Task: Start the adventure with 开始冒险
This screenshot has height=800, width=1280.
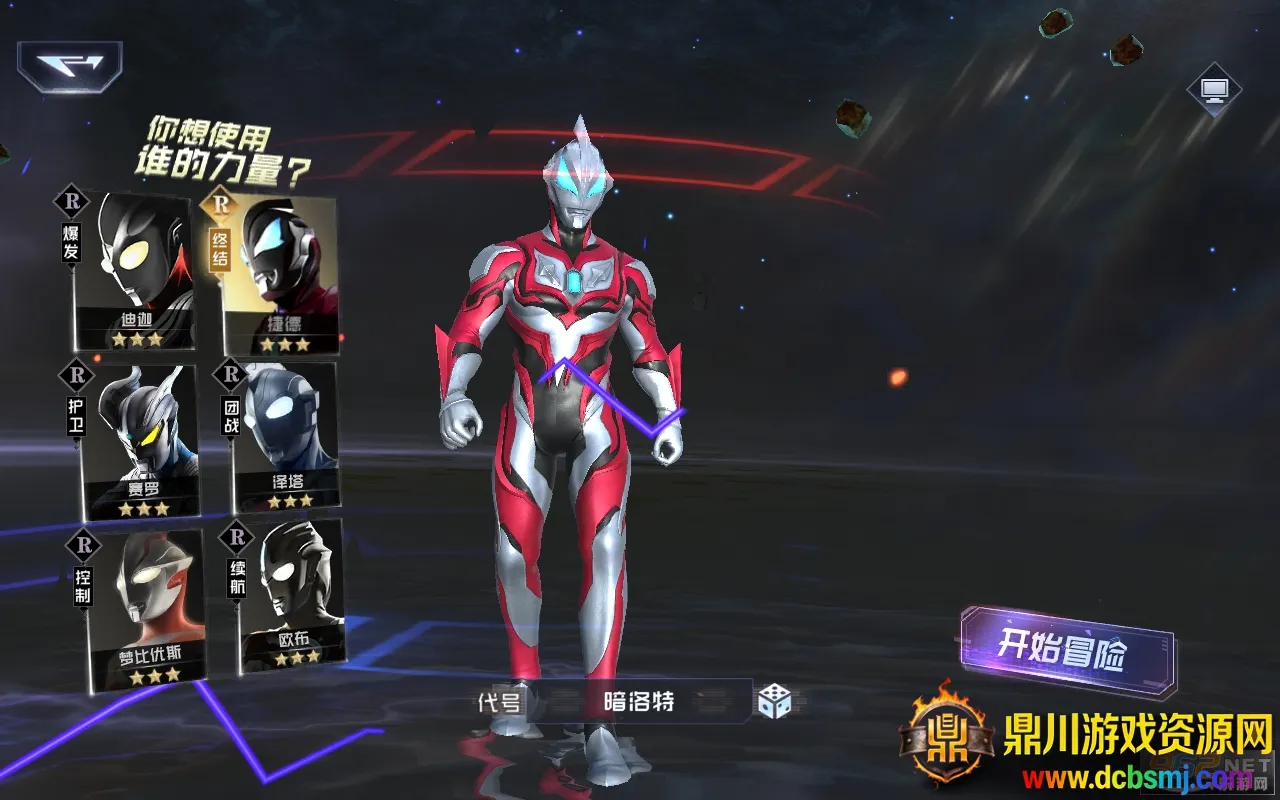Action: [x=1066, y=651]
